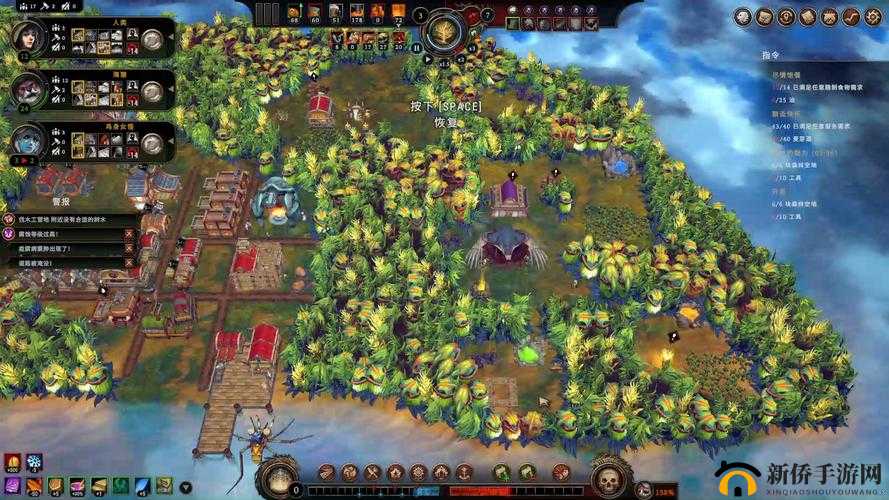This screenshot has height=500, width=889.
Task: Open the leftmost round top-right menu button
Action: click(742, 16)
